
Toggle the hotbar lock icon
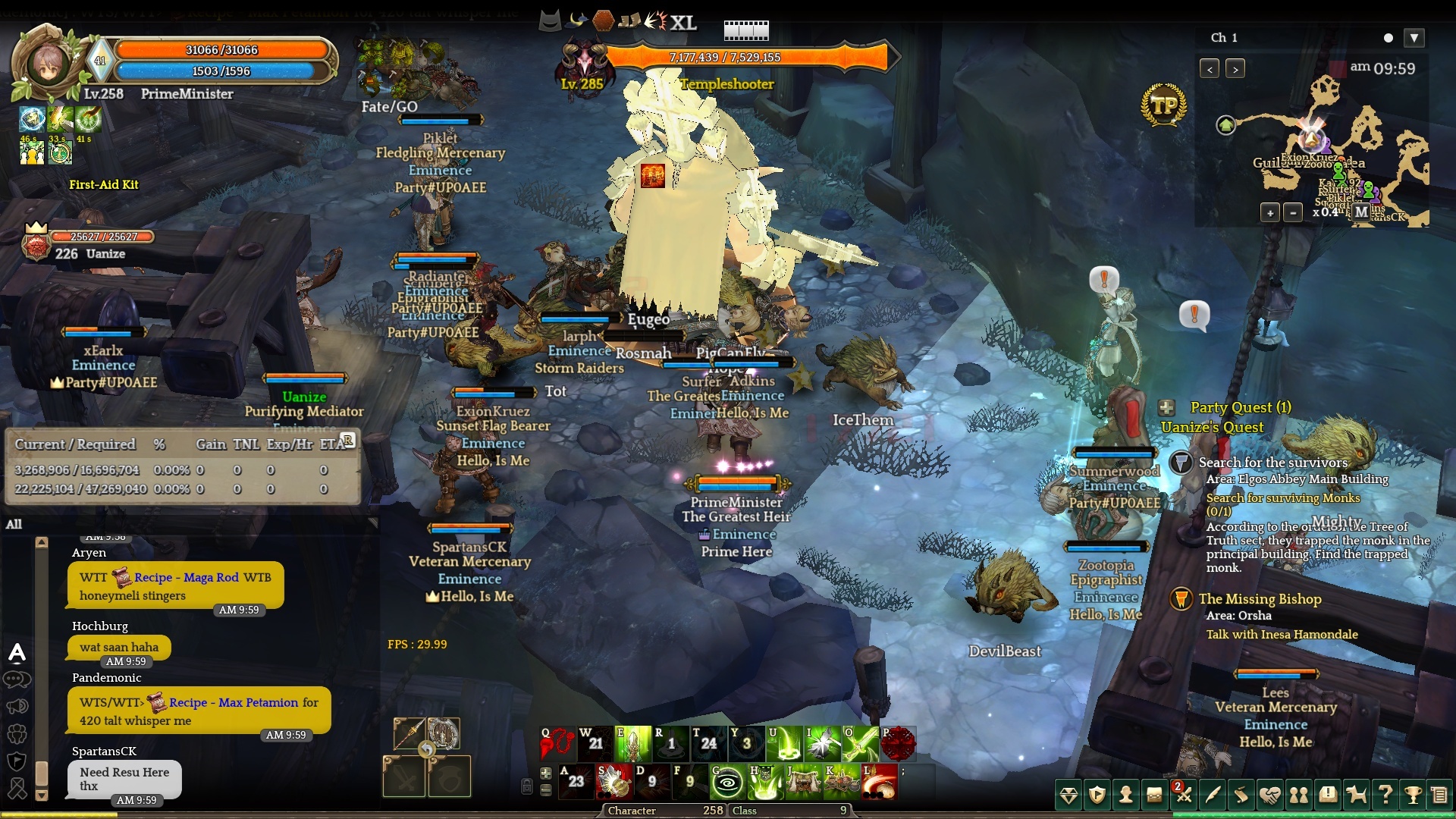527,786
